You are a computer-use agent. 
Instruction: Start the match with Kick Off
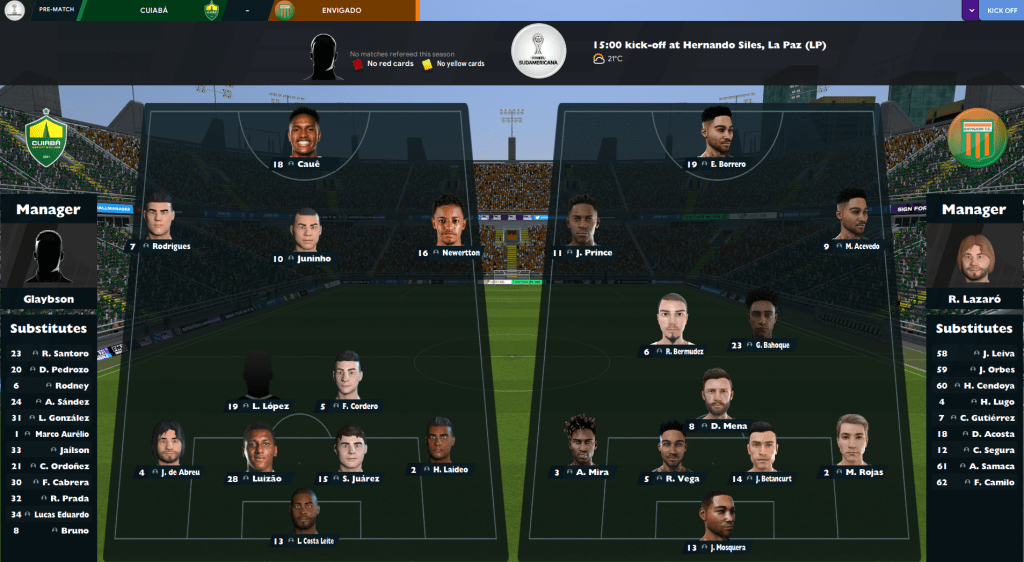[x=1002, y=11]
